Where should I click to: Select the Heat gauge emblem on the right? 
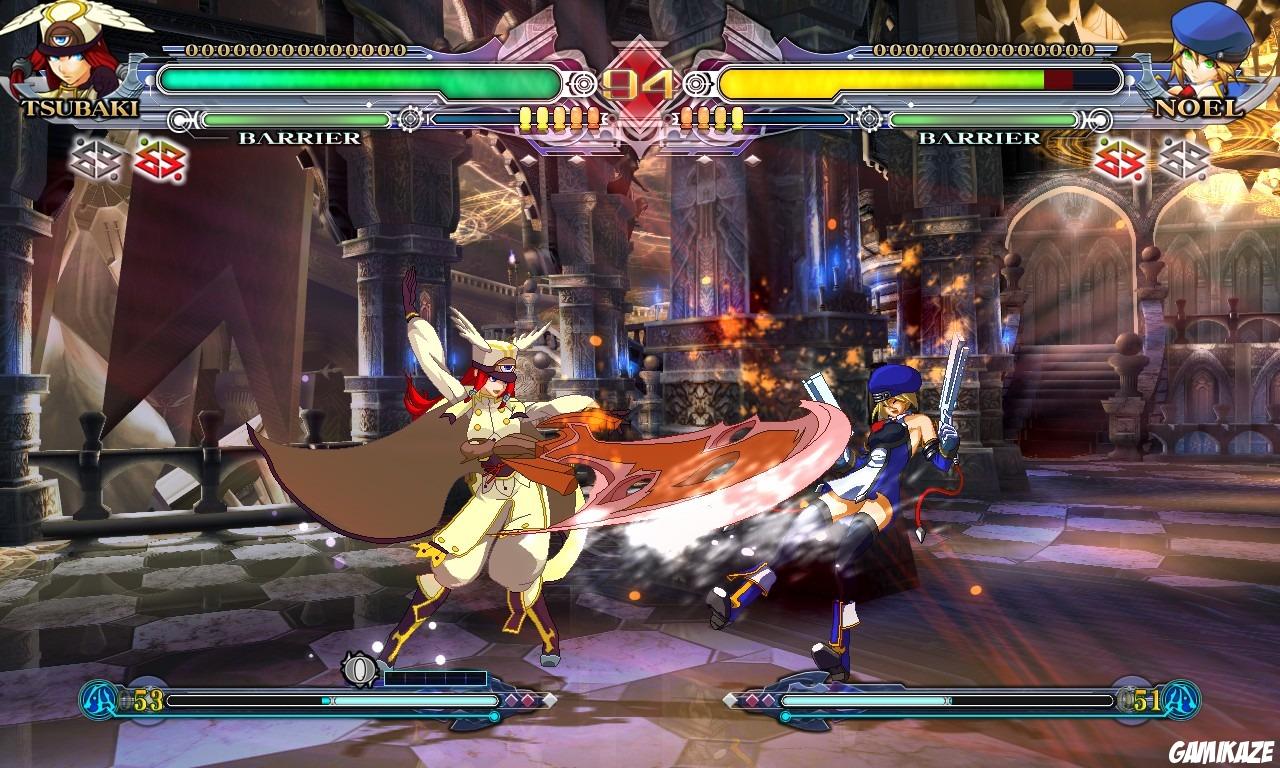1181,700
